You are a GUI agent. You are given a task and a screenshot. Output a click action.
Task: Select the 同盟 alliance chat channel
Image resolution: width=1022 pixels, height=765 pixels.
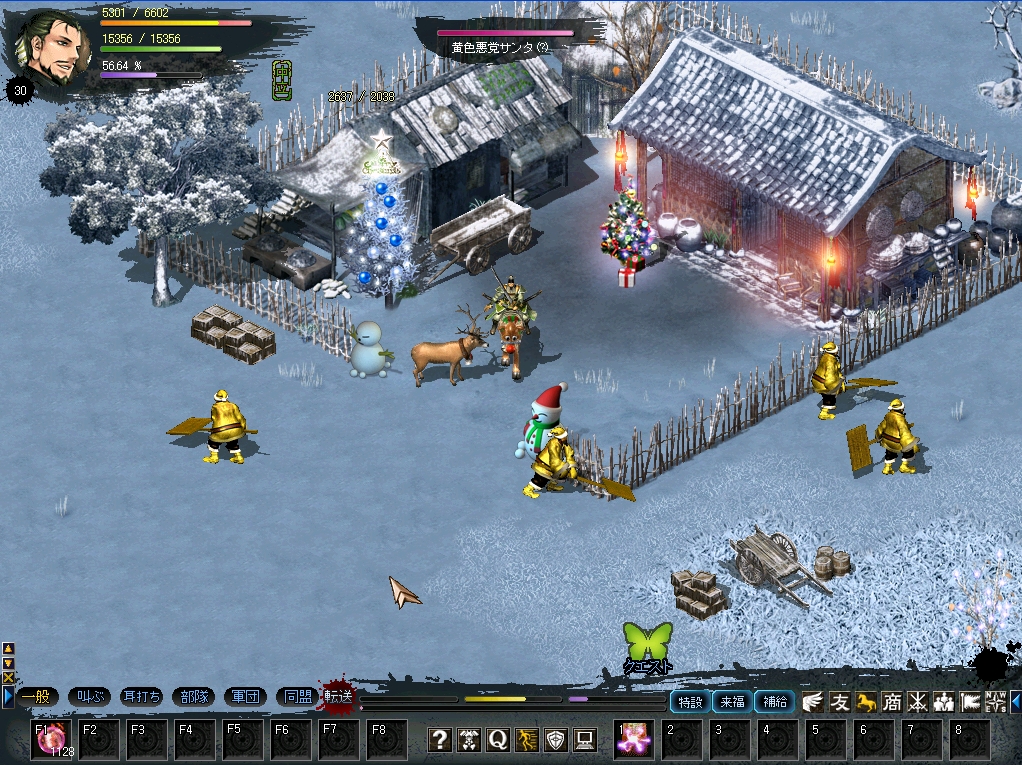297,697
